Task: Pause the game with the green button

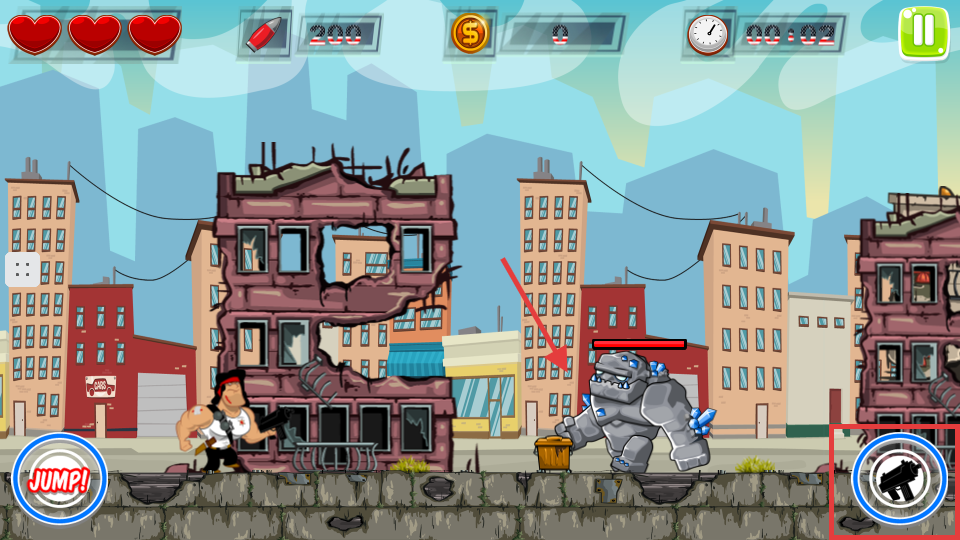Action: pyautogui.click(x=922, y=32)
